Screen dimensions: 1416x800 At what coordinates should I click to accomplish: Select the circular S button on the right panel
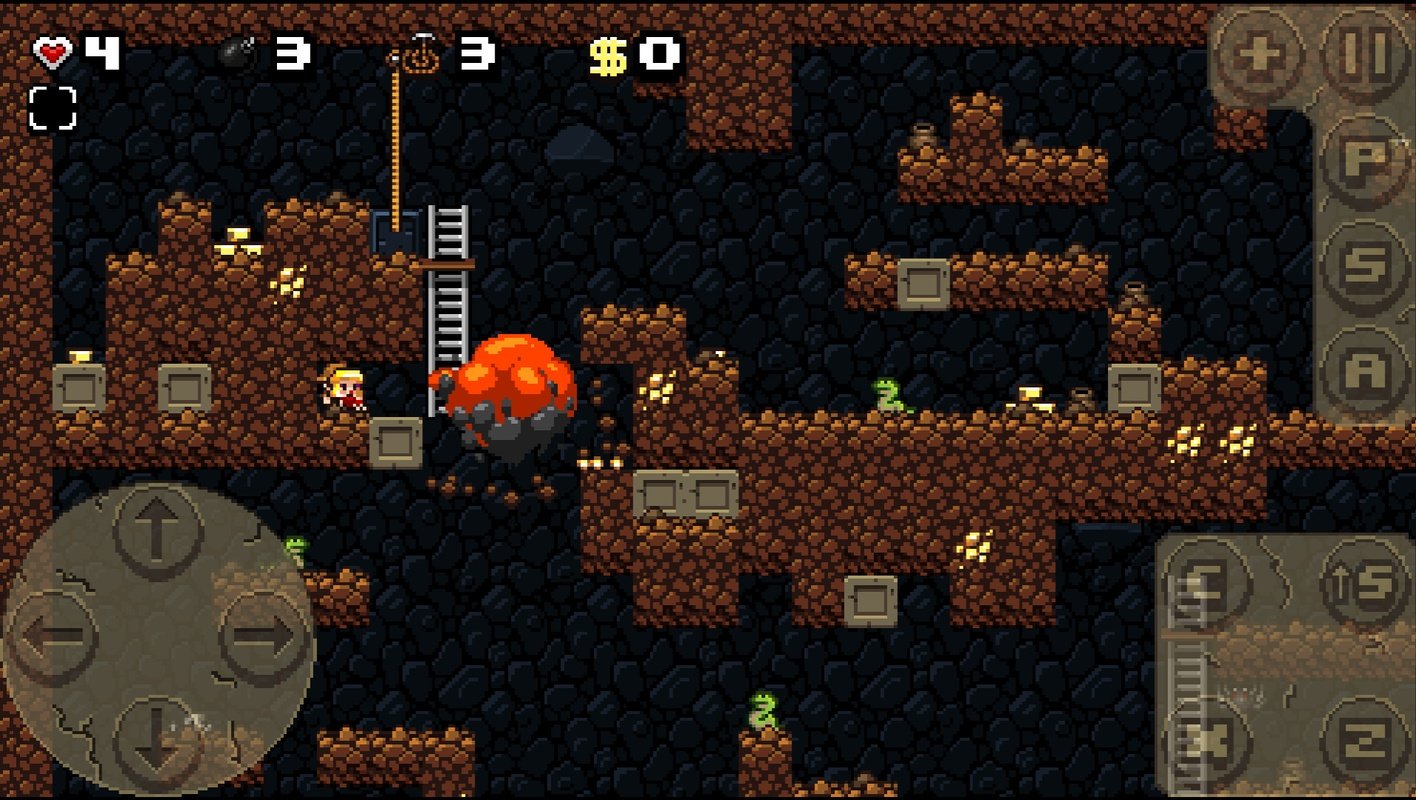1364,265
